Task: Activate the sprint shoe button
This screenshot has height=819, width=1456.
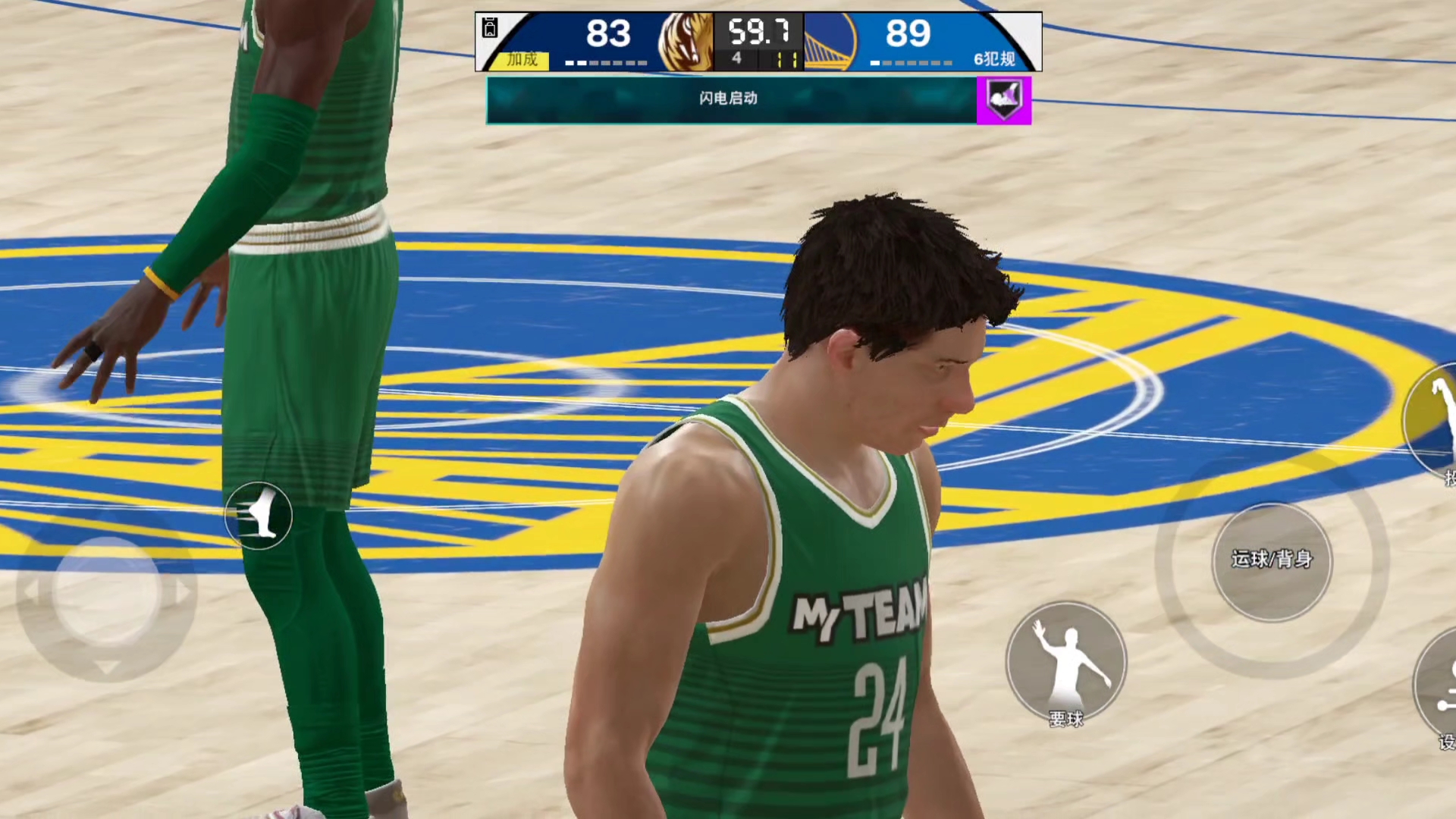Action: (x=259, y=516)
